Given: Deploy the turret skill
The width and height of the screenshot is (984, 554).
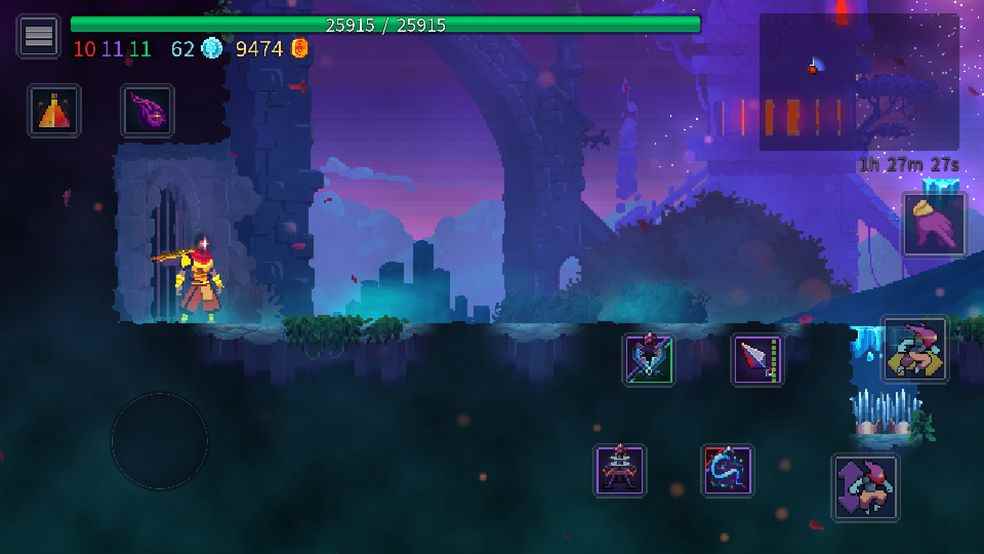Looking at the screenshot, I should (x=619, y=470).
